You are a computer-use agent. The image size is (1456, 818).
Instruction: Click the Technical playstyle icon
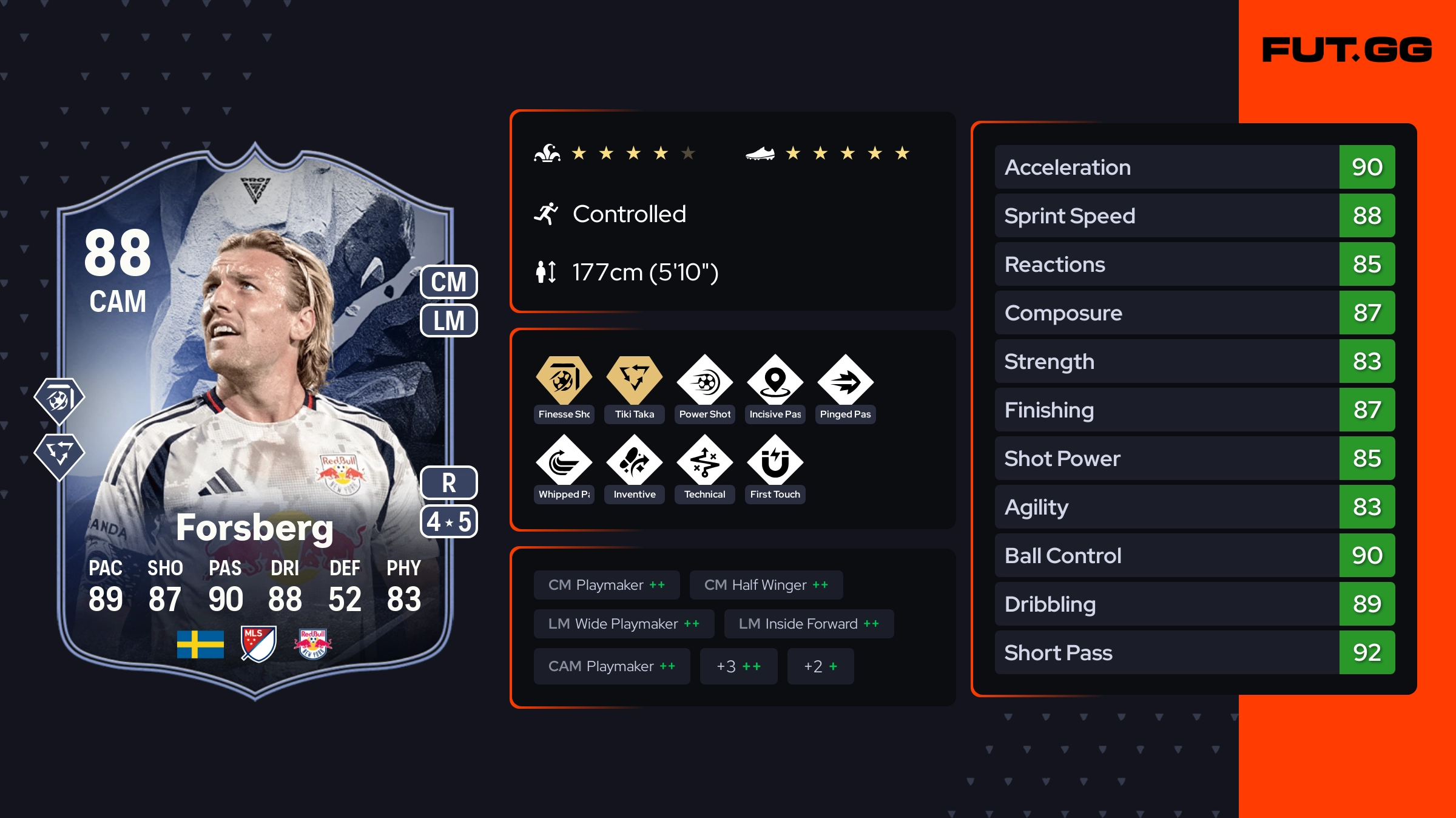tap(704, 461)
